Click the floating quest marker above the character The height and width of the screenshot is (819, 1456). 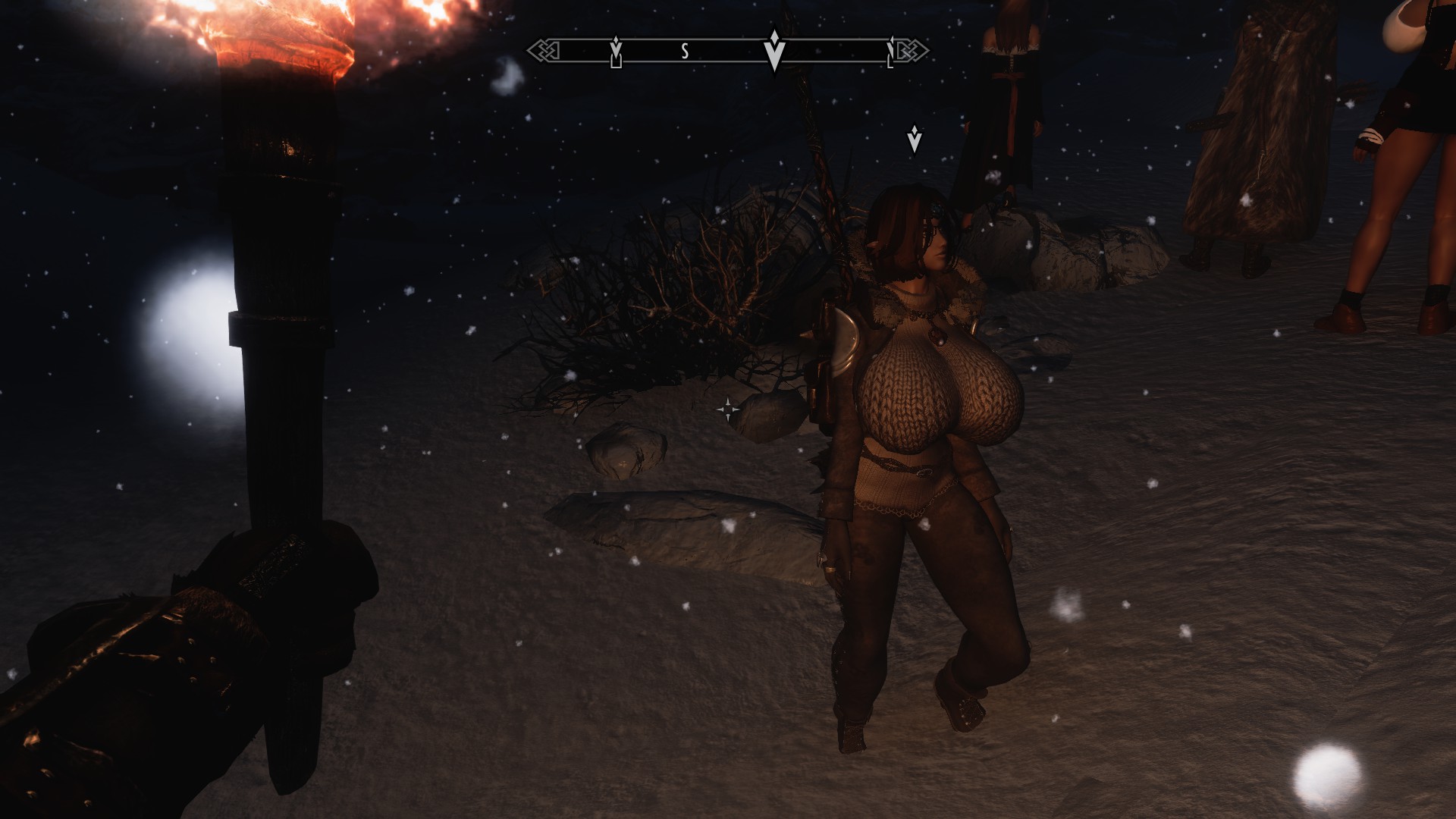coord(915,140)
